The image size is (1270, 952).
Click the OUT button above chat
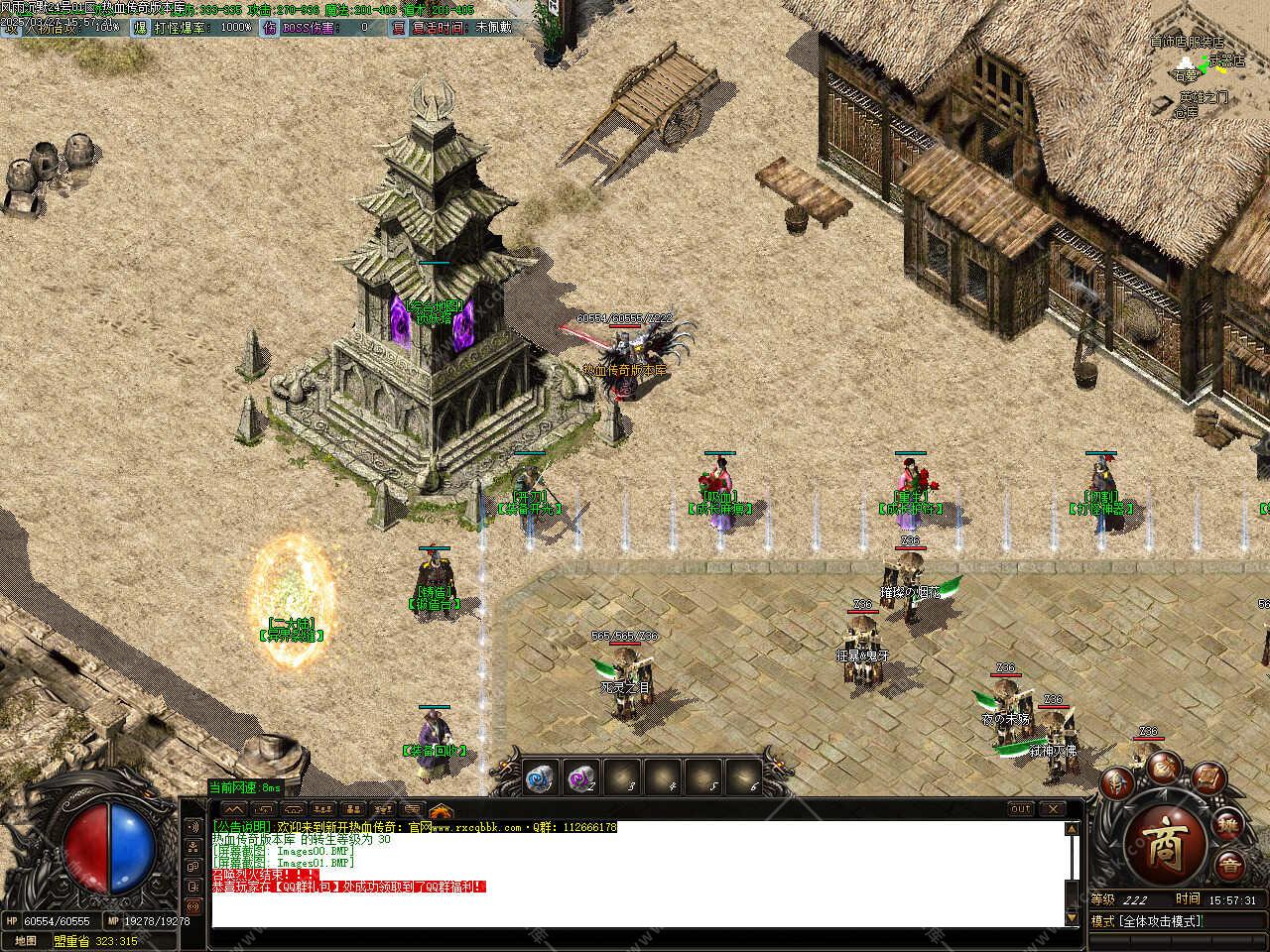1021,809
